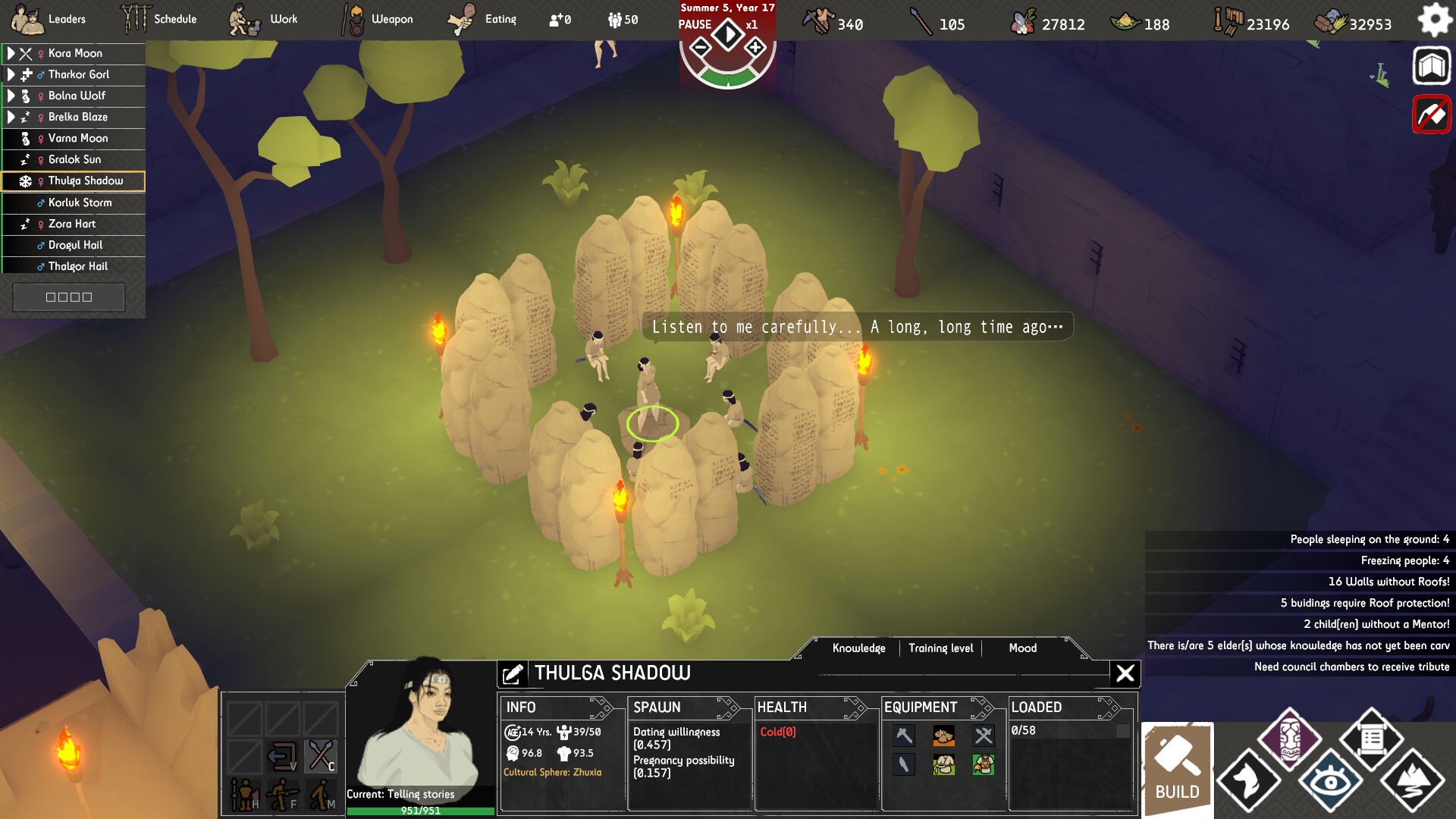Open the book icon in top right
Screen dimensions: 1456x819
1431,67
